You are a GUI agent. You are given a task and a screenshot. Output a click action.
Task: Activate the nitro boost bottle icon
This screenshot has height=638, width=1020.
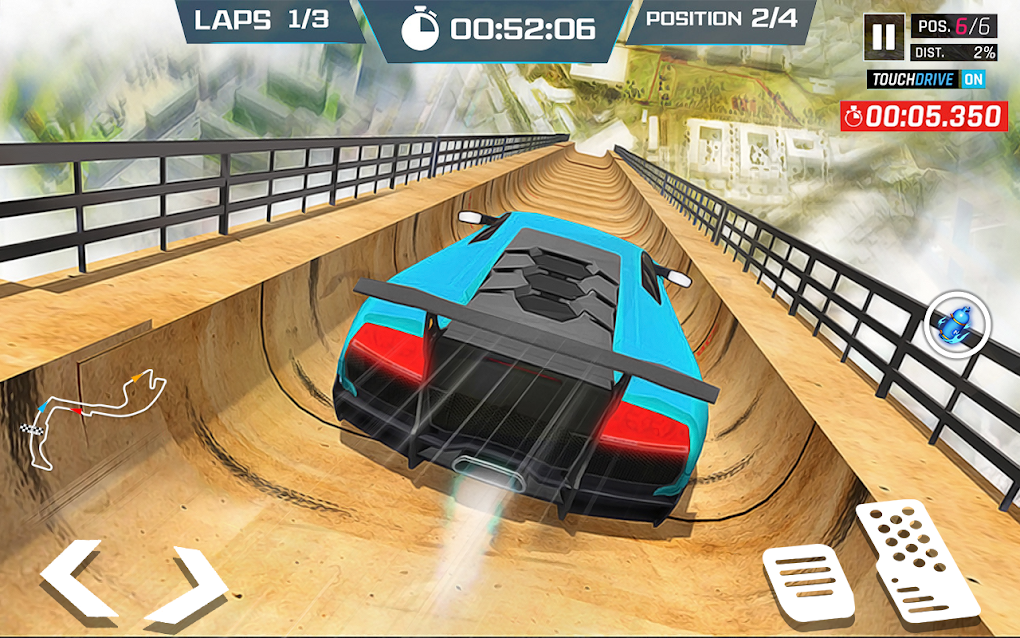tap(955, 324)
